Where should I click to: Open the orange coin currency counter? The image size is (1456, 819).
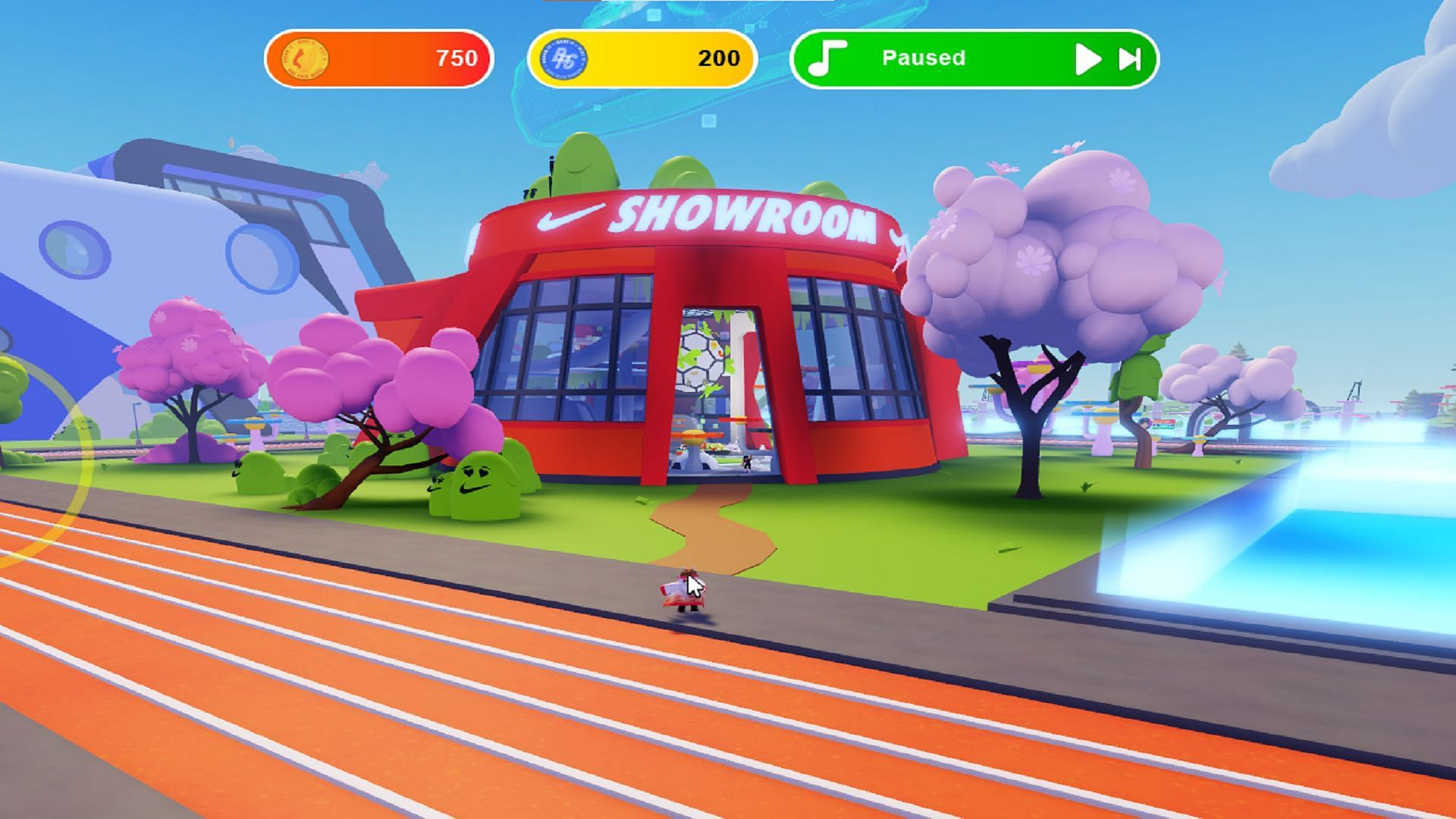(x=379, y=58)
